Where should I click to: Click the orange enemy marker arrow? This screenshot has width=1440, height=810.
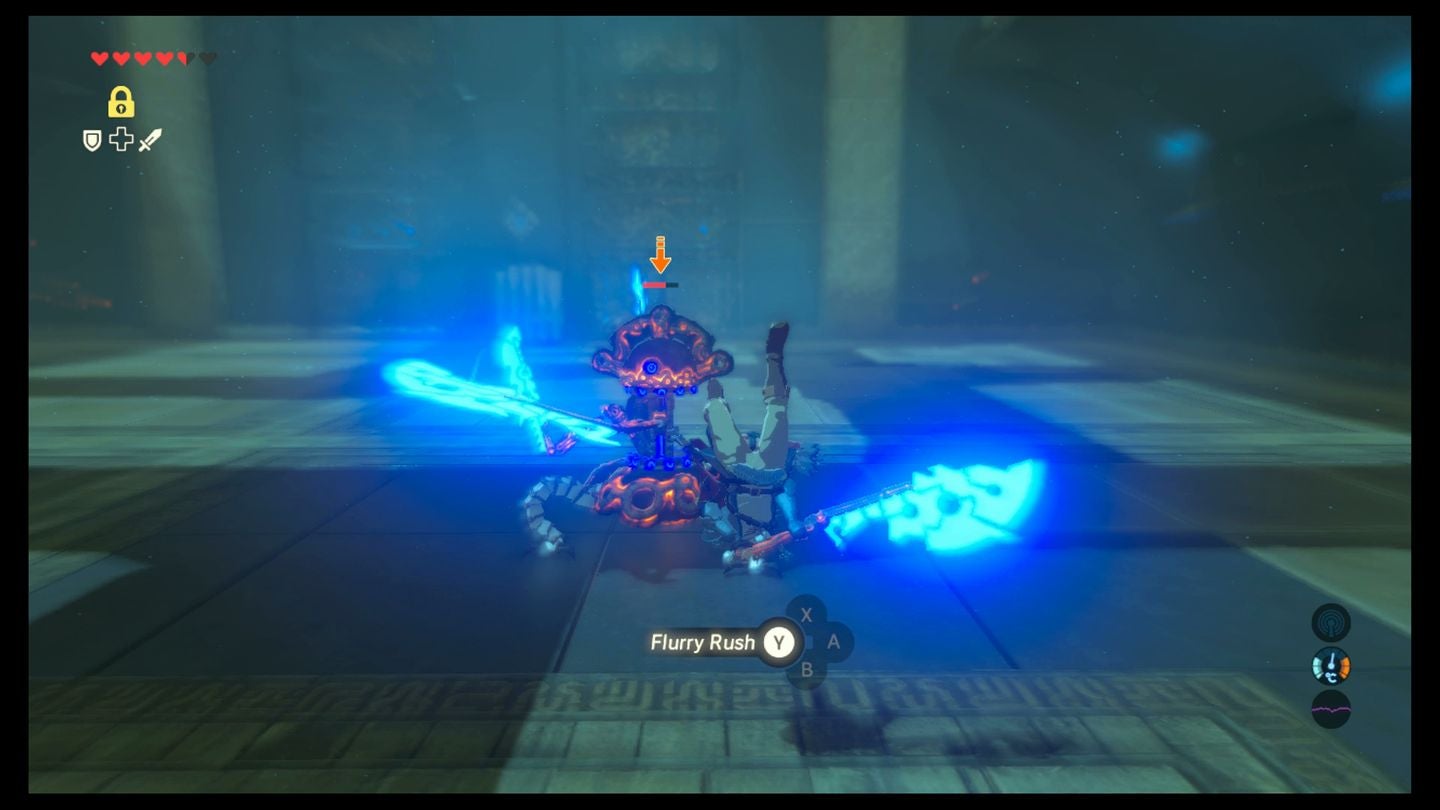(x=659, y=258)
